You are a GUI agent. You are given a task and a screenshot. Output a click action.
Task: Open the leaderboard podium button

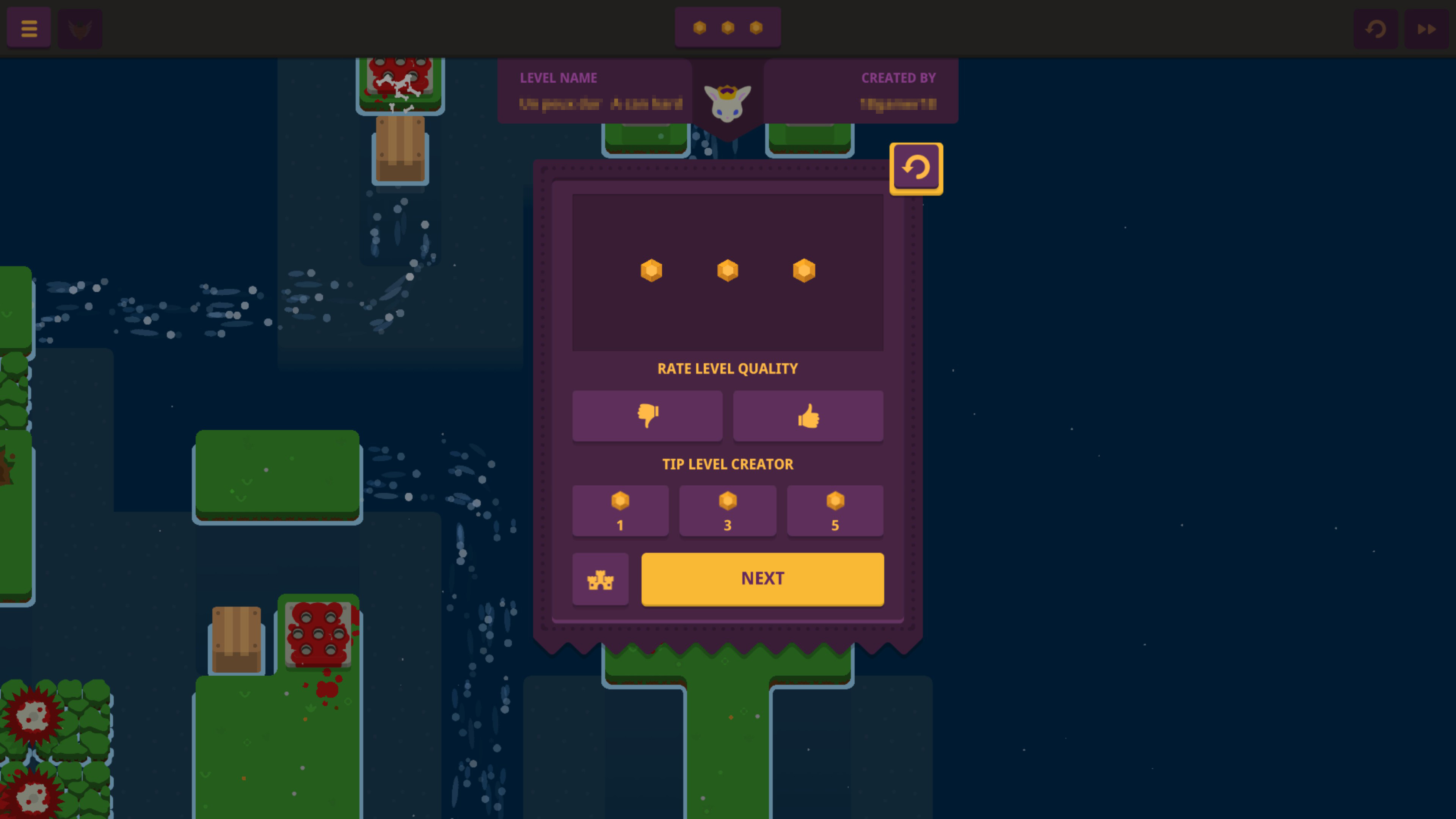point(600,579)
